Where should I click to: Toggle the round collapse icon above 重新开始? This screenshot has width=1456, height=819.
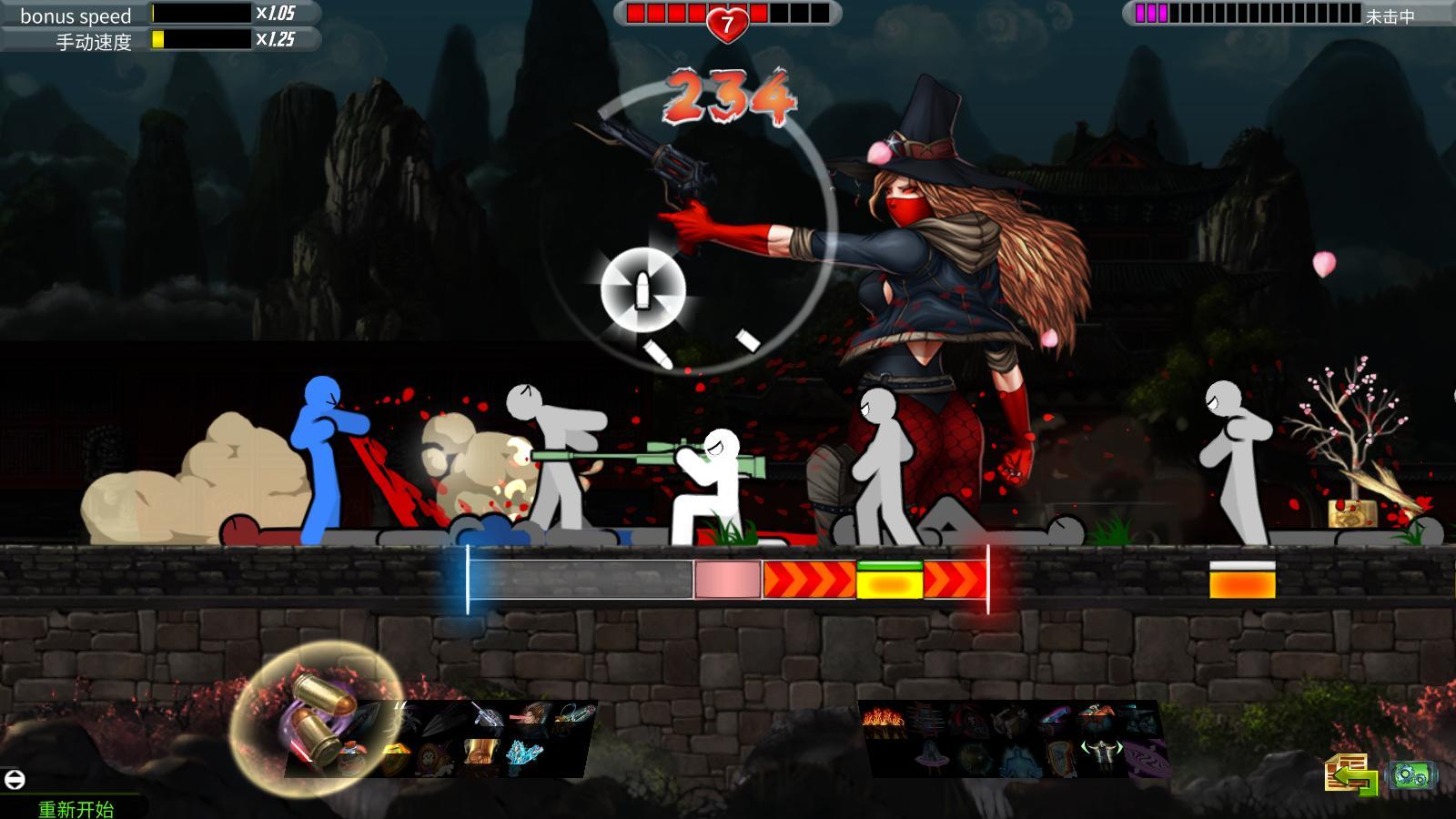(15, 779)
